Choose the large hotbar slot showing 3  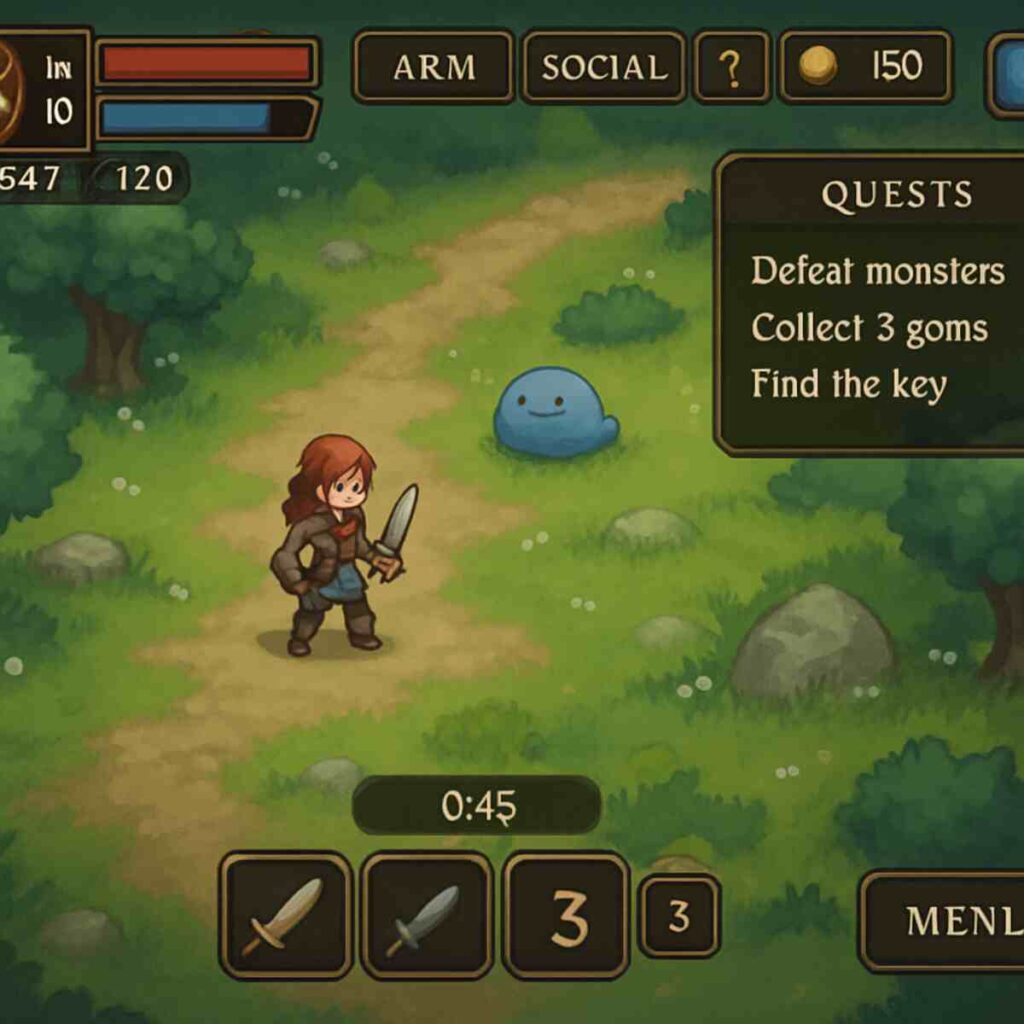point(567,914)
